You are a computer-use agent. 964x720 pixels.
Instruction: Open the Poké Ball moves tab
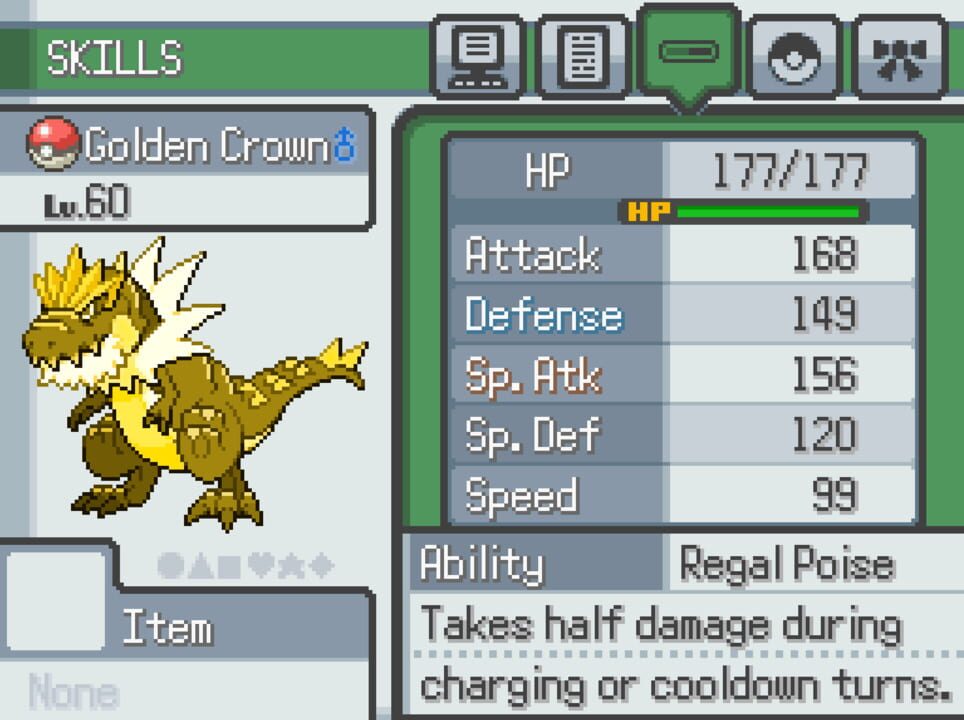pos(795,57)
